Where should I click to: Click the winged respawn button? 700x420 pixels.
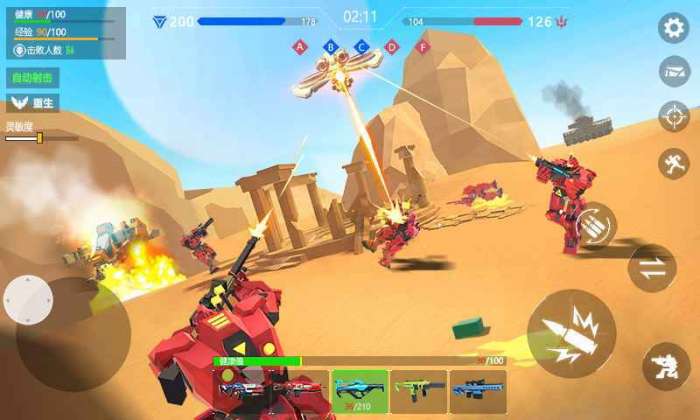coord(33,102)
